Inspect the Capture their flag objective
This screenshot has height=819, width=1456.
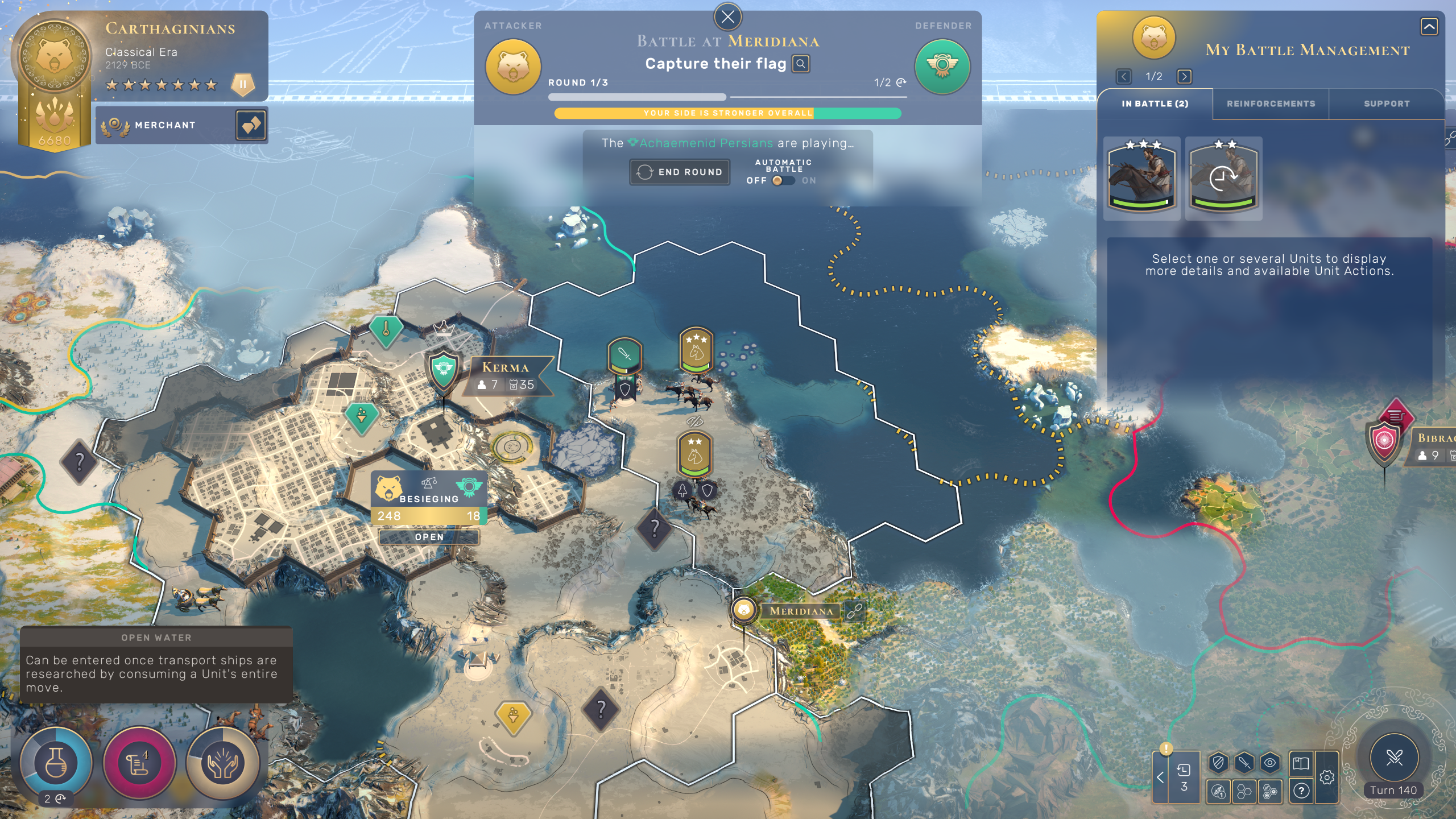(x=801, y=64)
